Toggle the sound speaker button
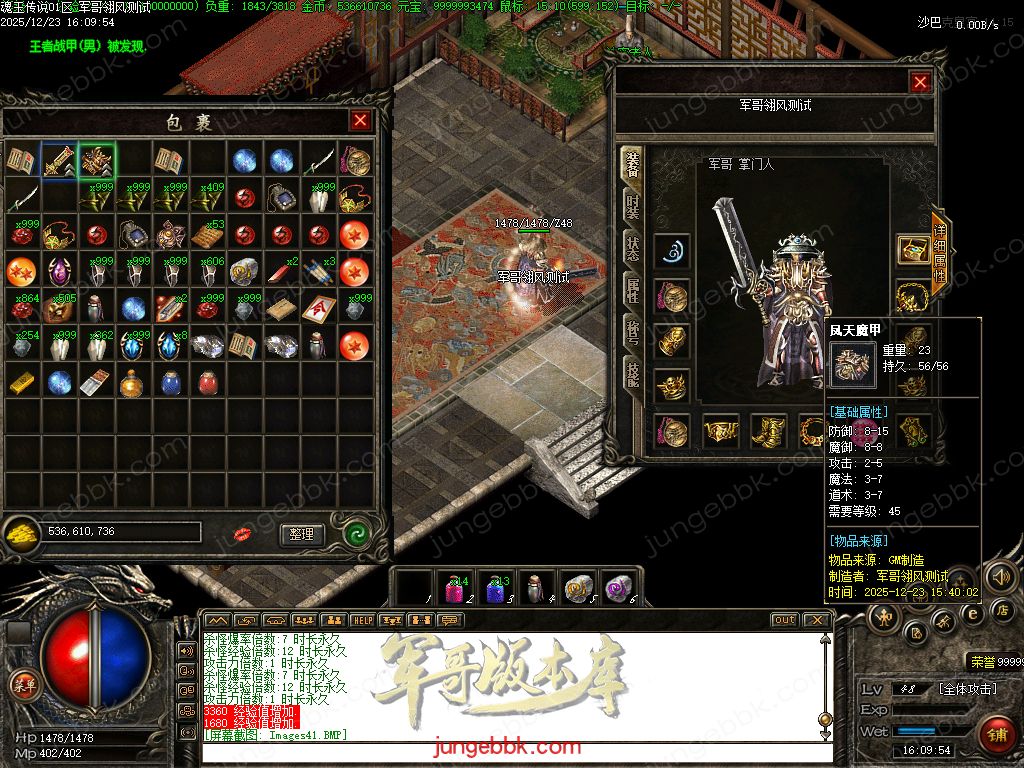1024x768 pixels. tap(1000, 576)
